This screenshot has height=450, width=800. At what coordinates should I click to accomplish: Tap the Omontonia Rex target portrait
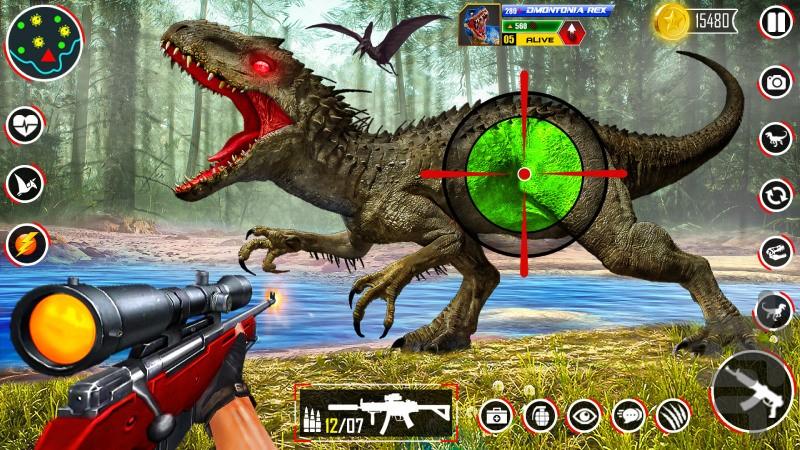point(479,25)
